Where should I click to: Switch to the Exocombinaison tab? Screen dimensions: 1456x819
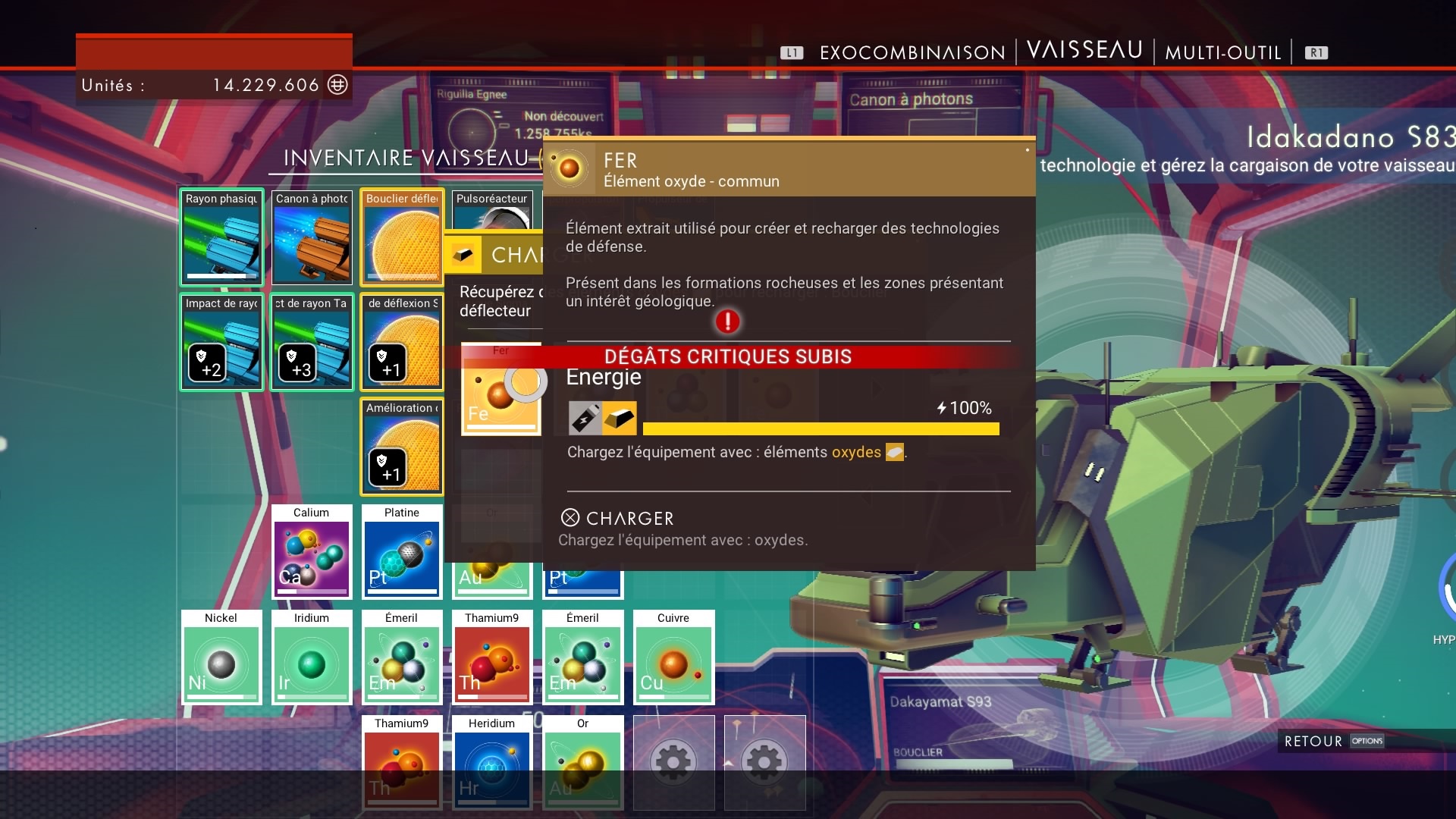coord(912,52)
